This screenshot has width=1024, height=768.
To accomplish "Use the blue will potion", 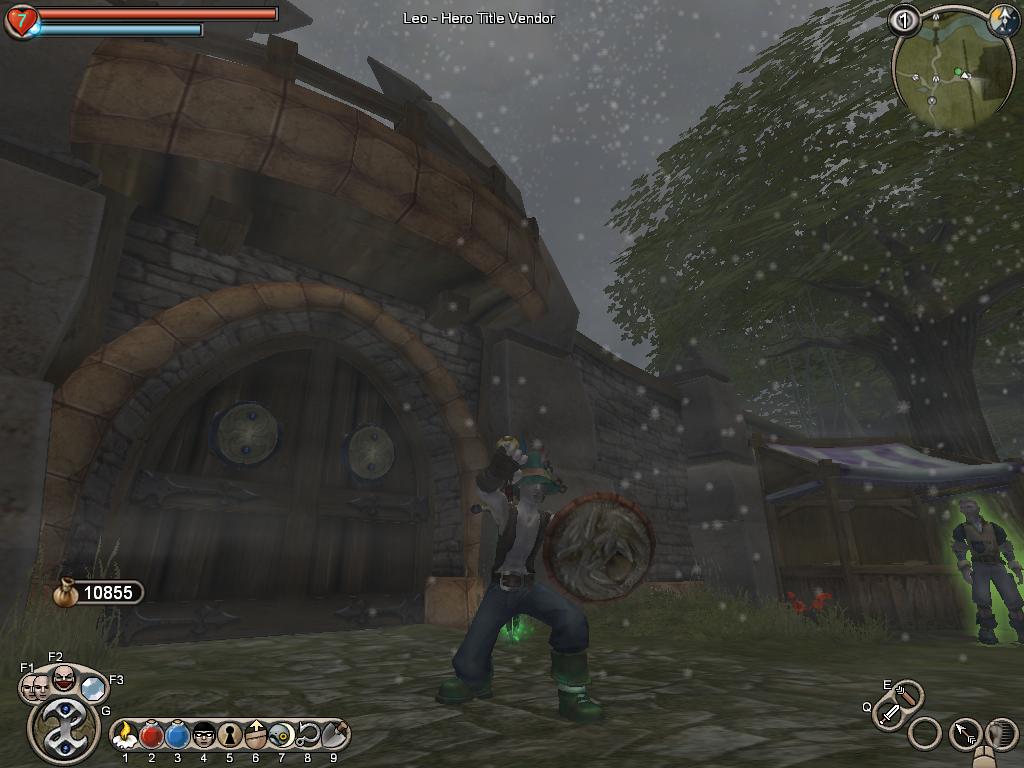I will pyautogui.click(x=178, y=736).
